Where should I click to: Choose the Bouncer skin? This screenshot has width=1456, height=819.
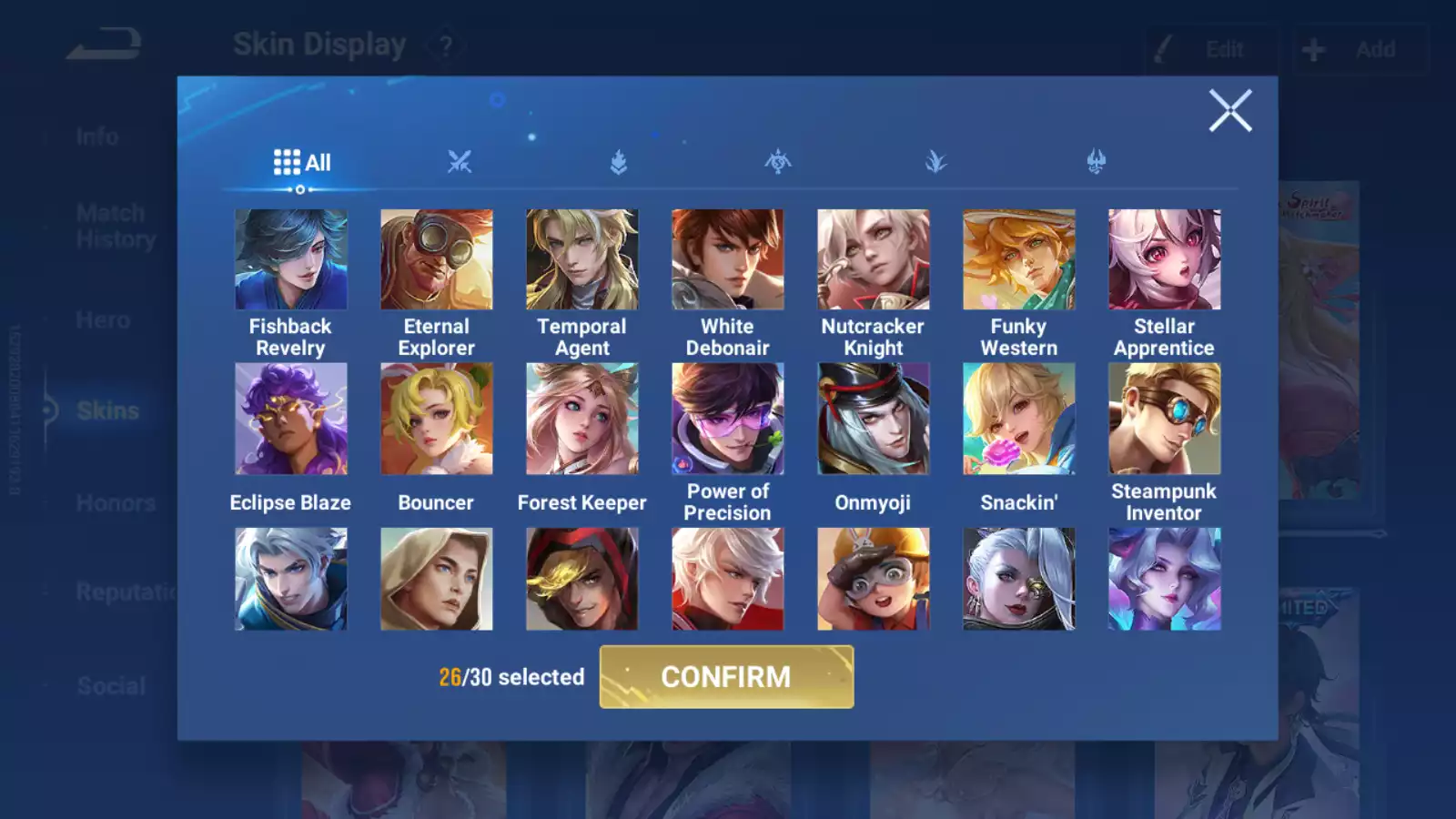pyautogui.click(x=436, y=420)
